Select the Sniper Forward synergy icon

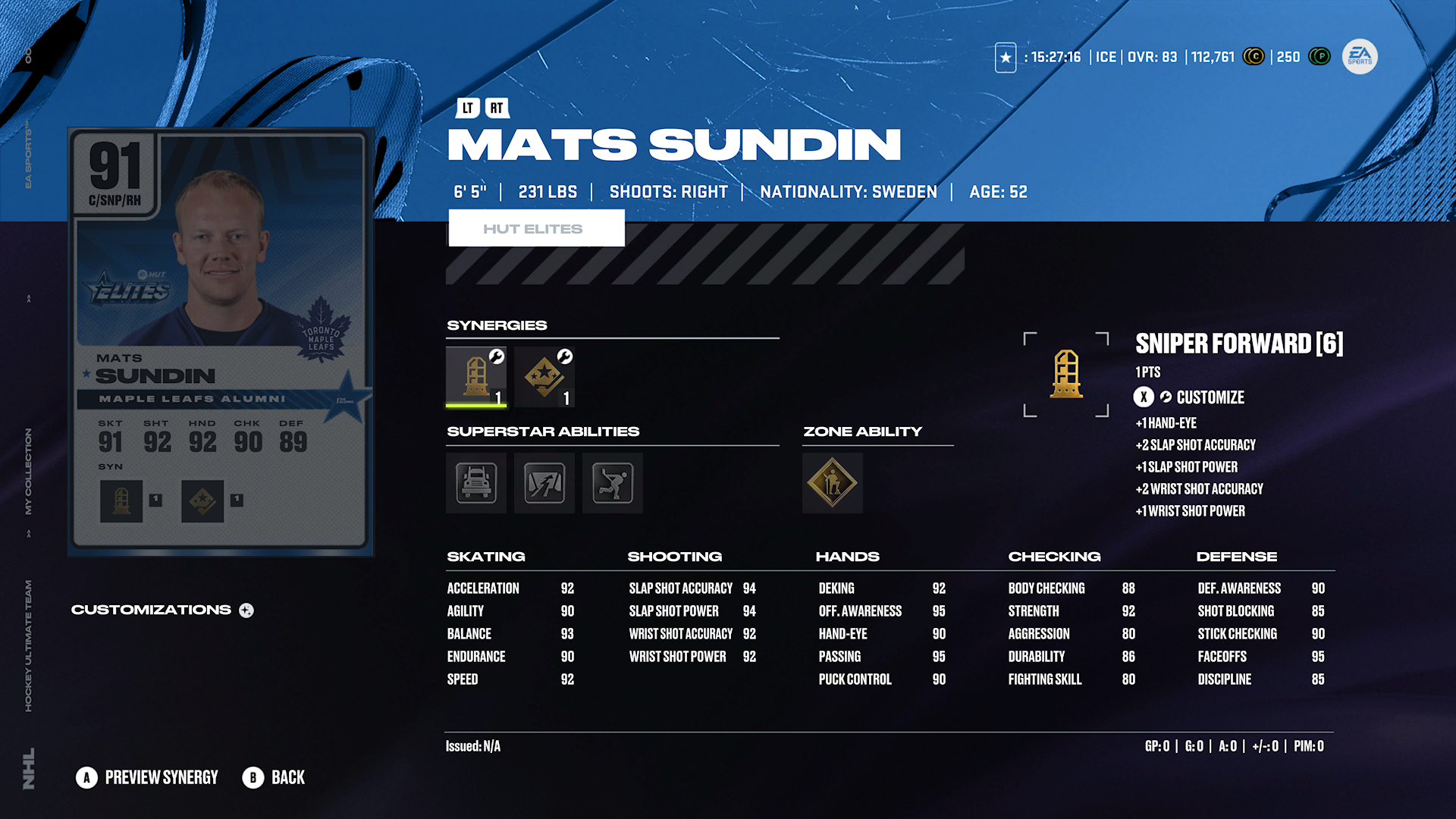pyautogui.click(x=475, y=376)
